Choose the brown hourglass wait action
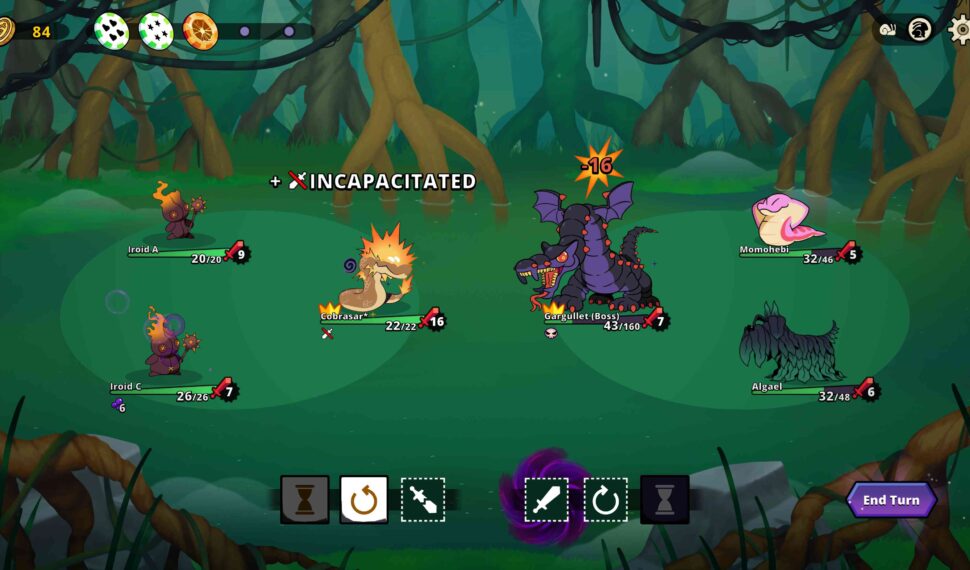970x570 pixels. (305, 499)
